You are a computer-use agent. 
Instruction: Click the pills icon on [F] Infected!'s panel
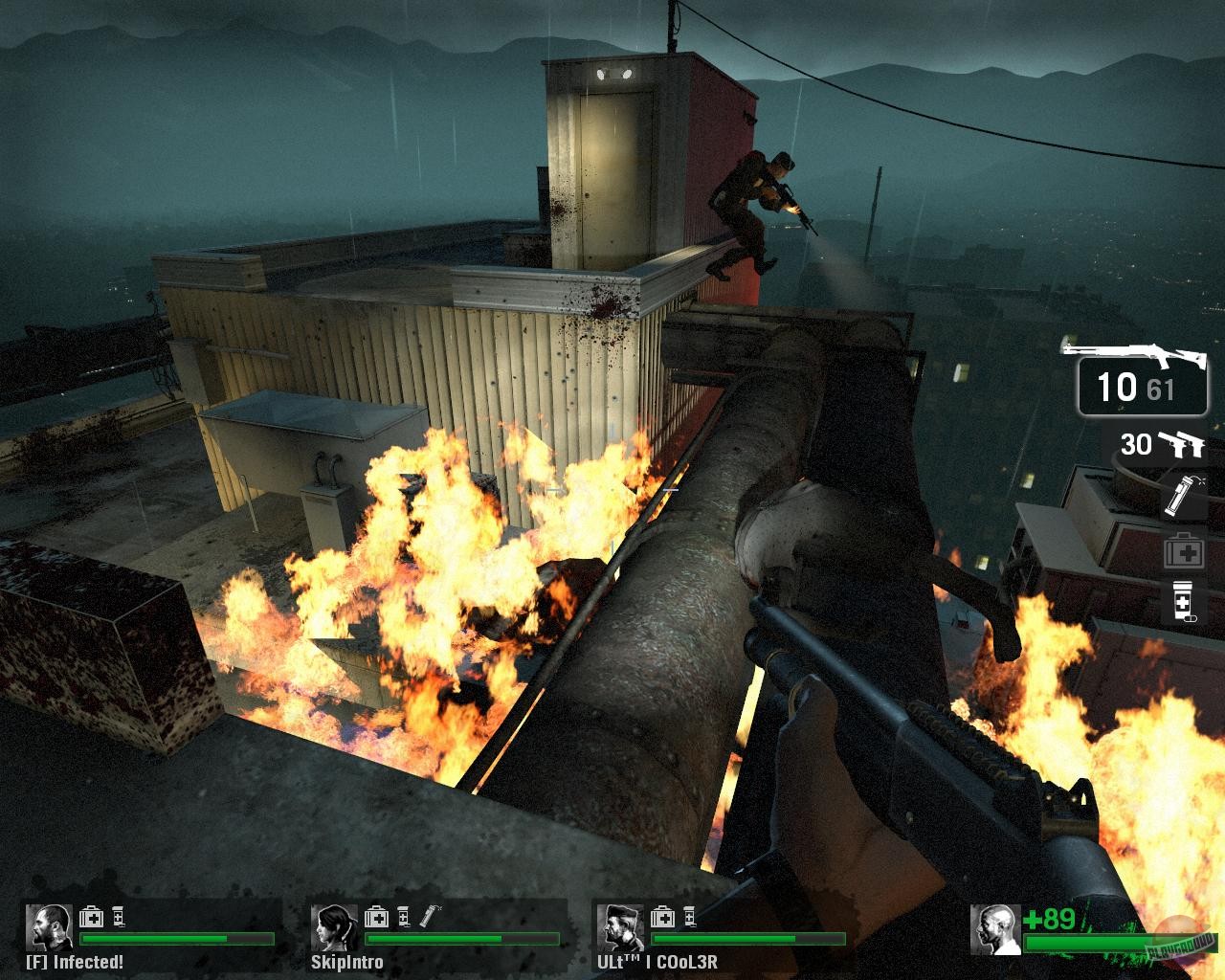(117, 916)
